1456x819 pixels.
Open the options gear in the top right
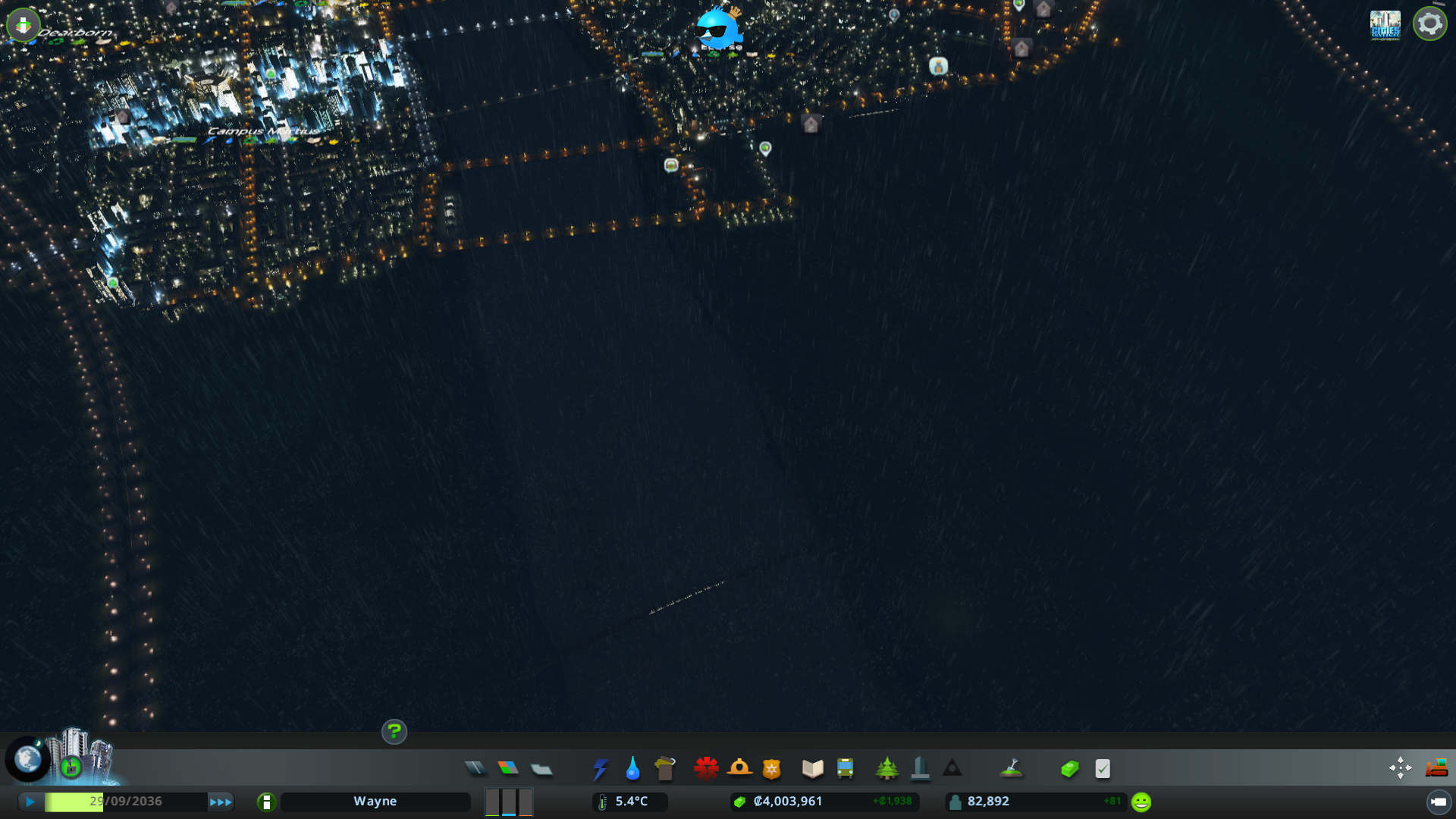1429,23
